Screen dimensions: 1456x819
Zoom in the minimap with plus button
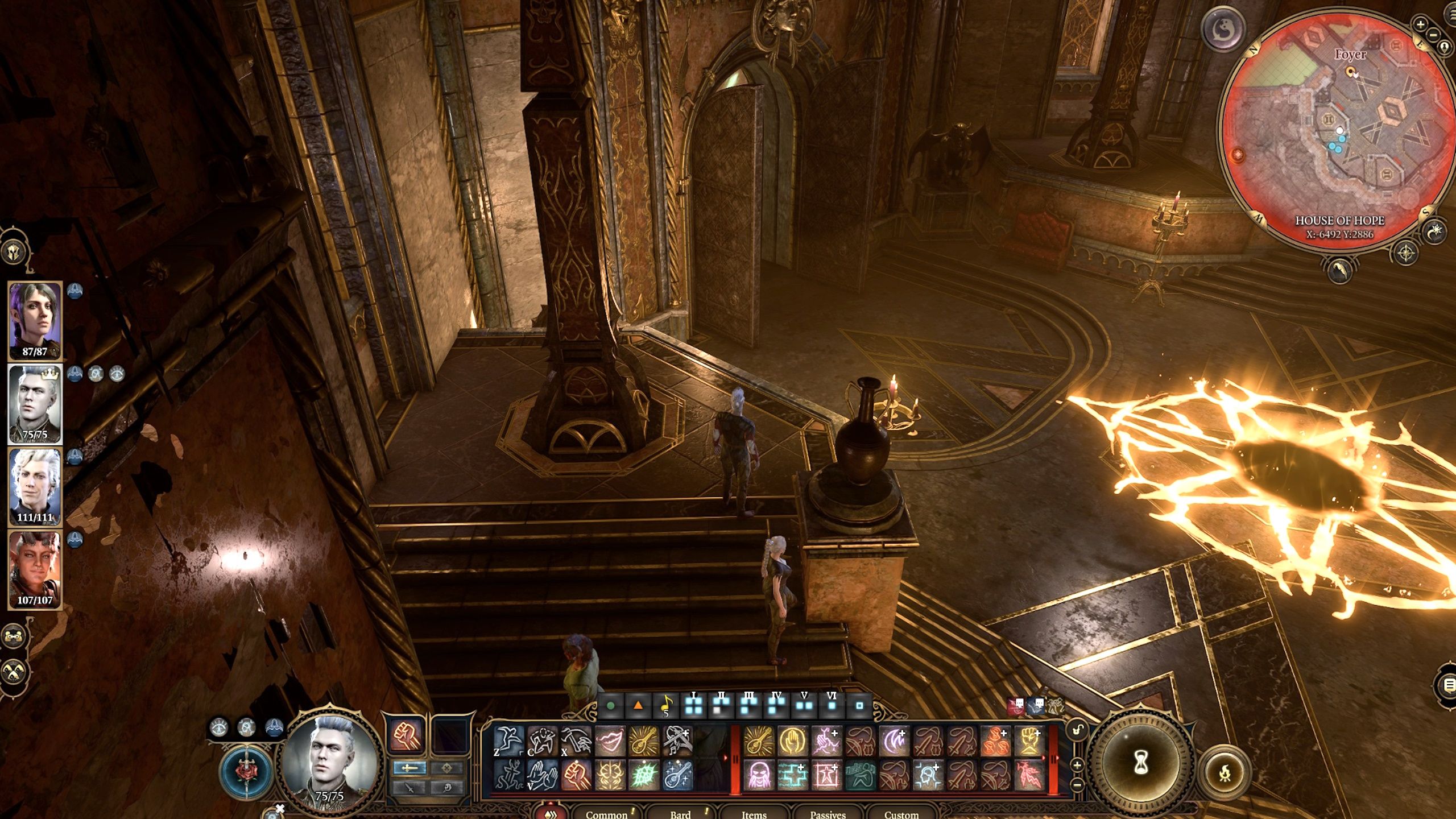tap(1420, 24)
